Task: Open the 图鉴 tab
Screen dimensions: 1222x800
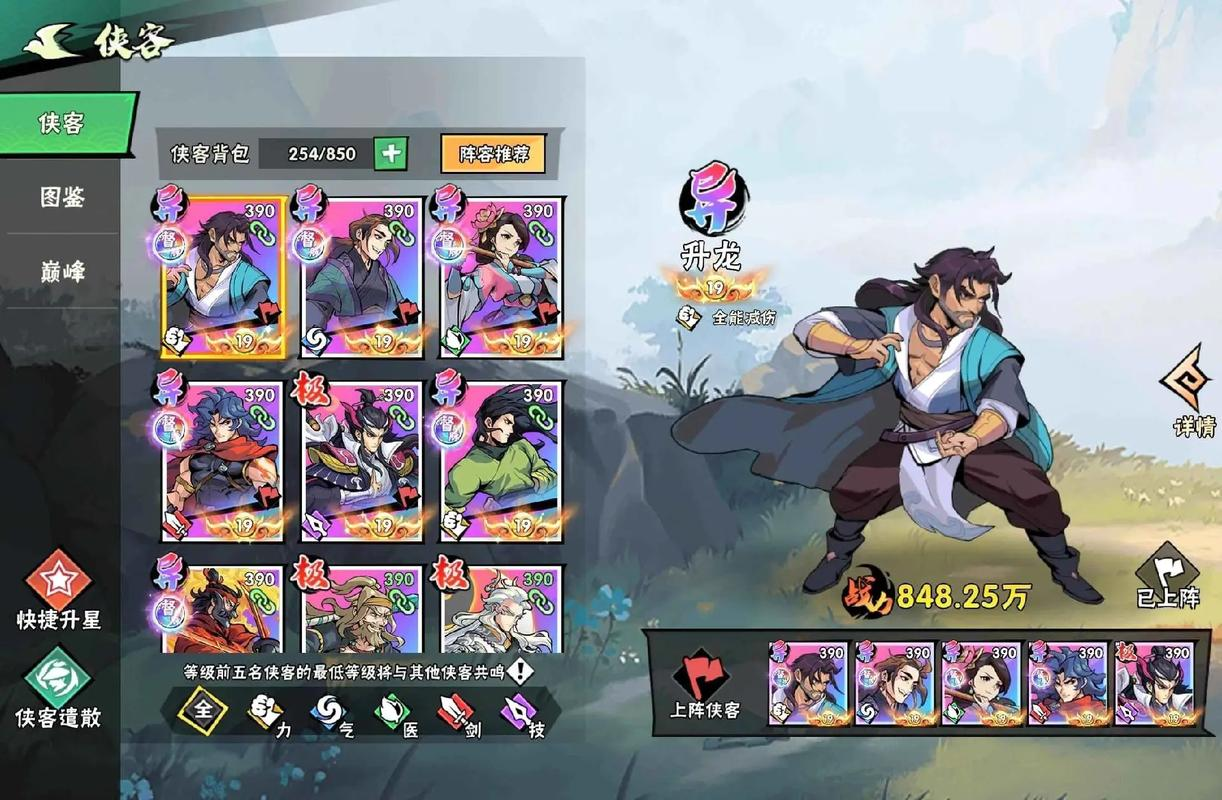Action: coord(62,197)
